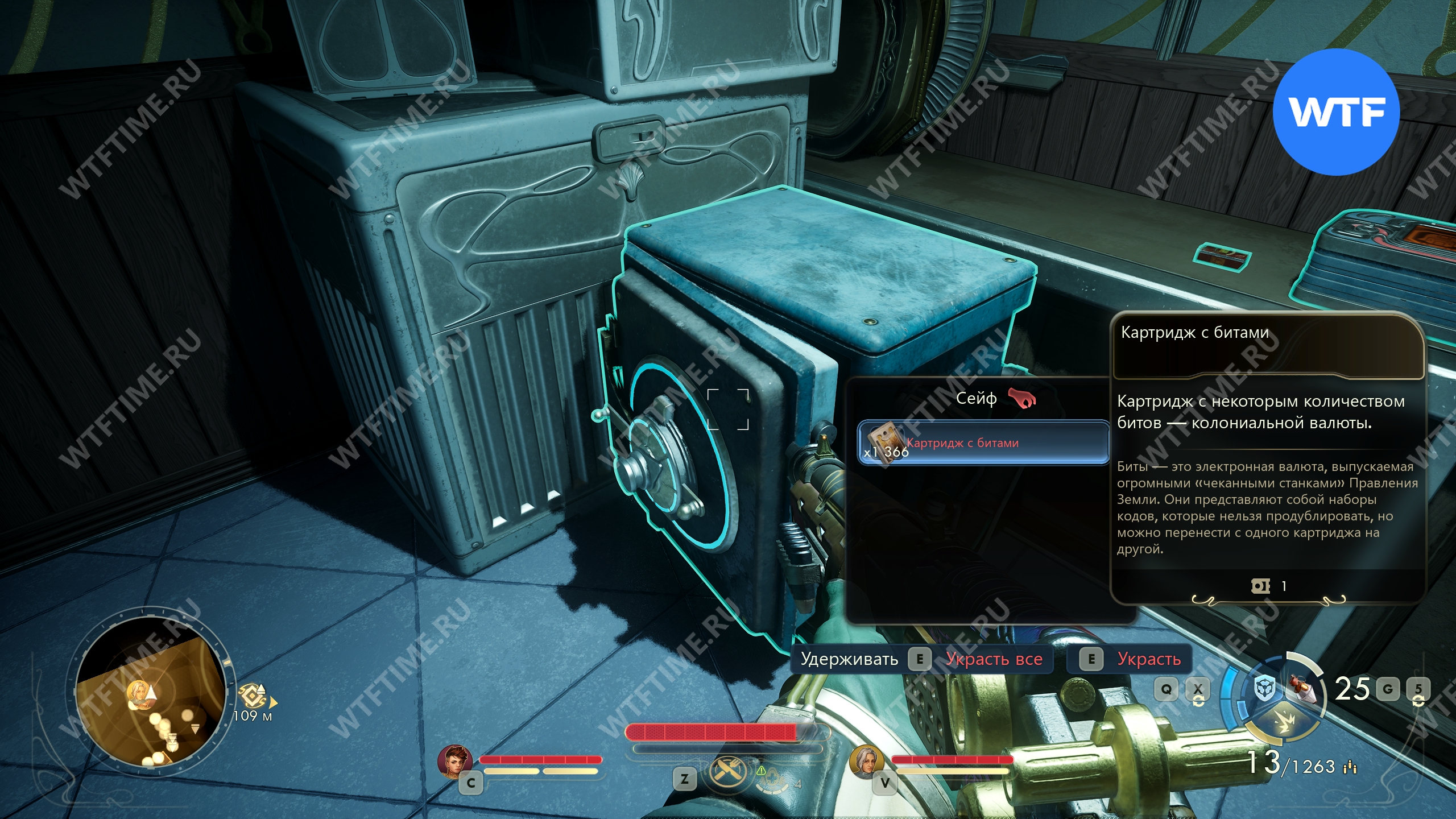
Task: Select the red-haired companion portrait
Action: (x=455, y=760)
